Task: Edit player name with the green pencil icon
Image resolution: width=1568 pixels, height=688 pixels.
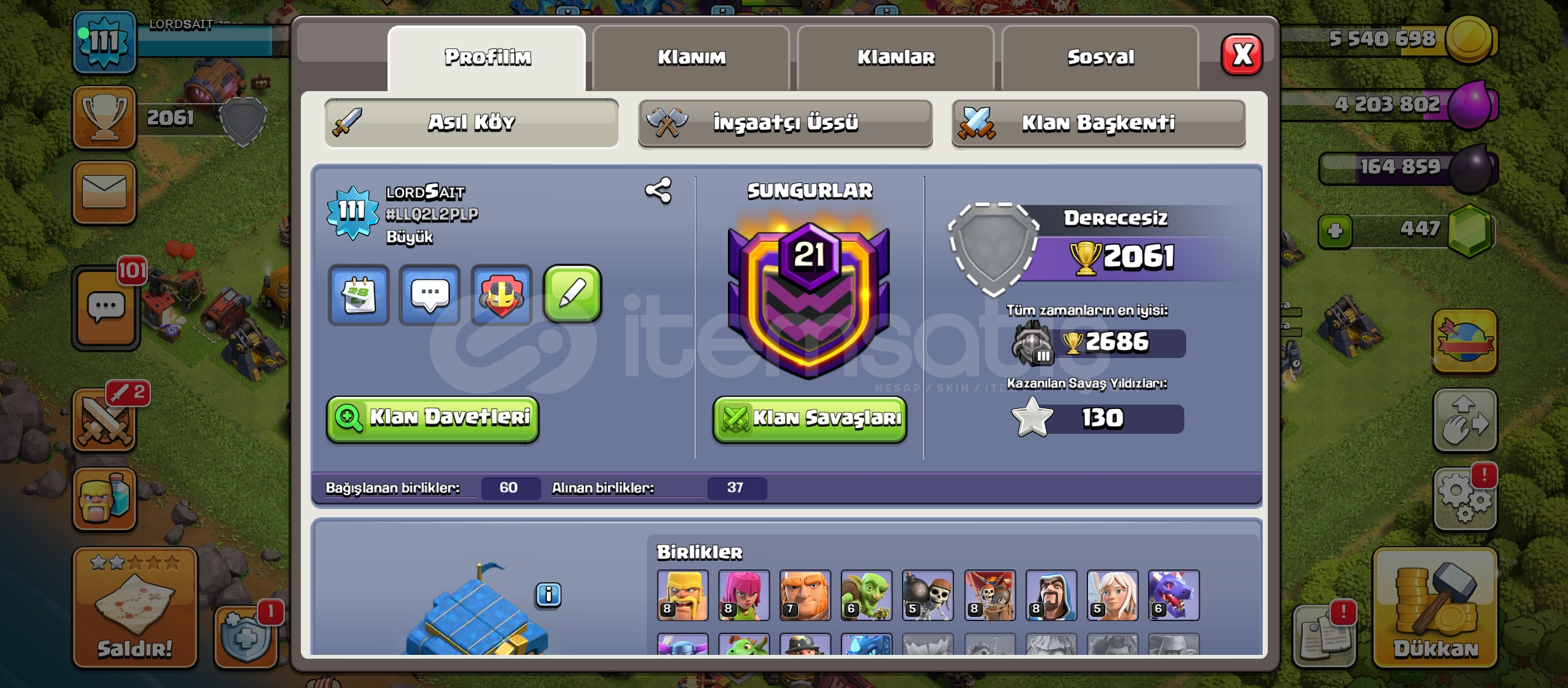Action: pyautogui.click(x=572, y=294)
